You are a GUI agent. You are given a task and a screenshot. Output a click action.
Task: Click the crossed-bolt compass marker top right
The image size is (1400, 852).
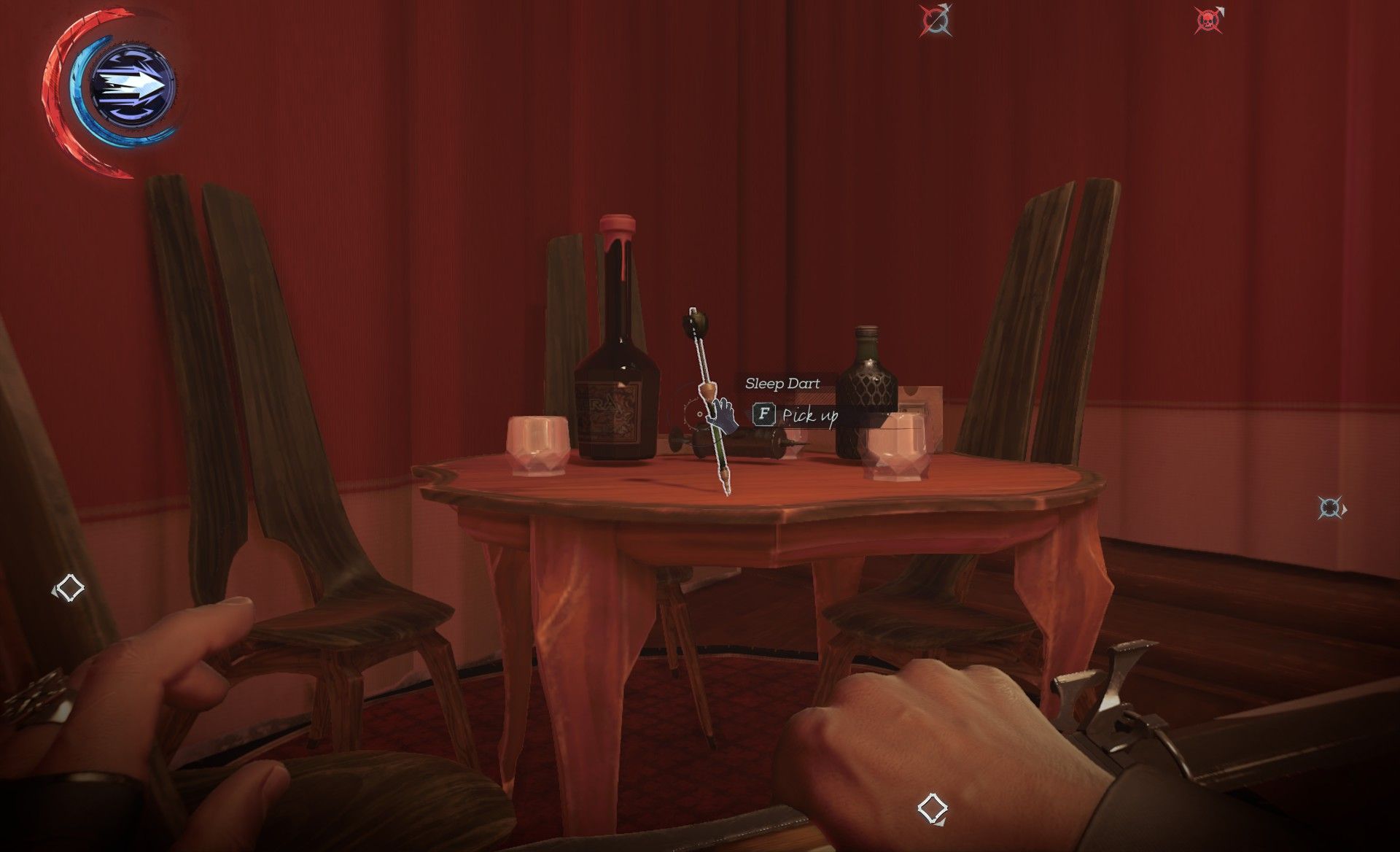[x=936, y=20]
